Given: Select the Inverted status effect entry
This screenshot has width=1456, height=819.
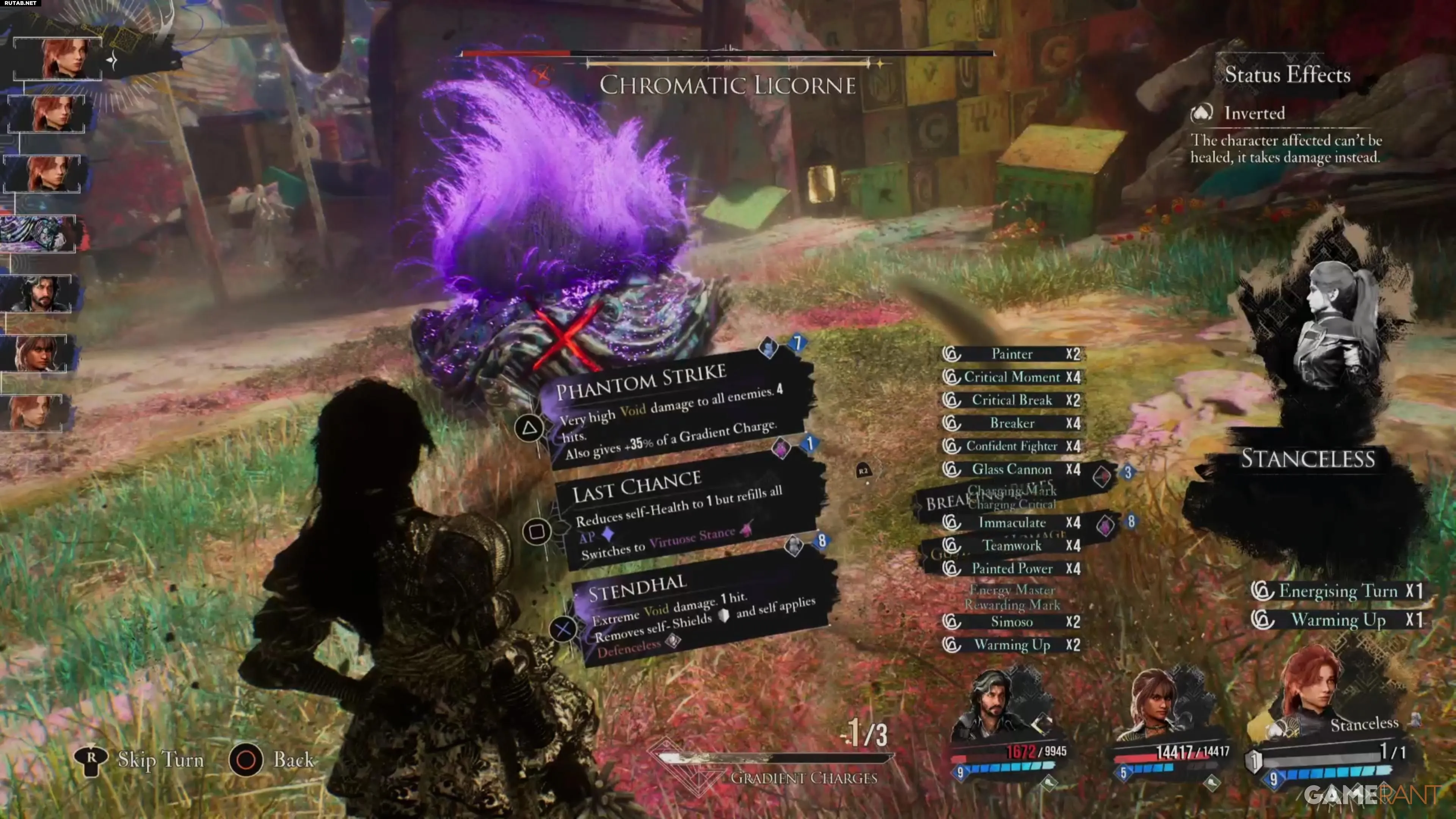Looking at the screenshot, I should tap(1254, 113).
